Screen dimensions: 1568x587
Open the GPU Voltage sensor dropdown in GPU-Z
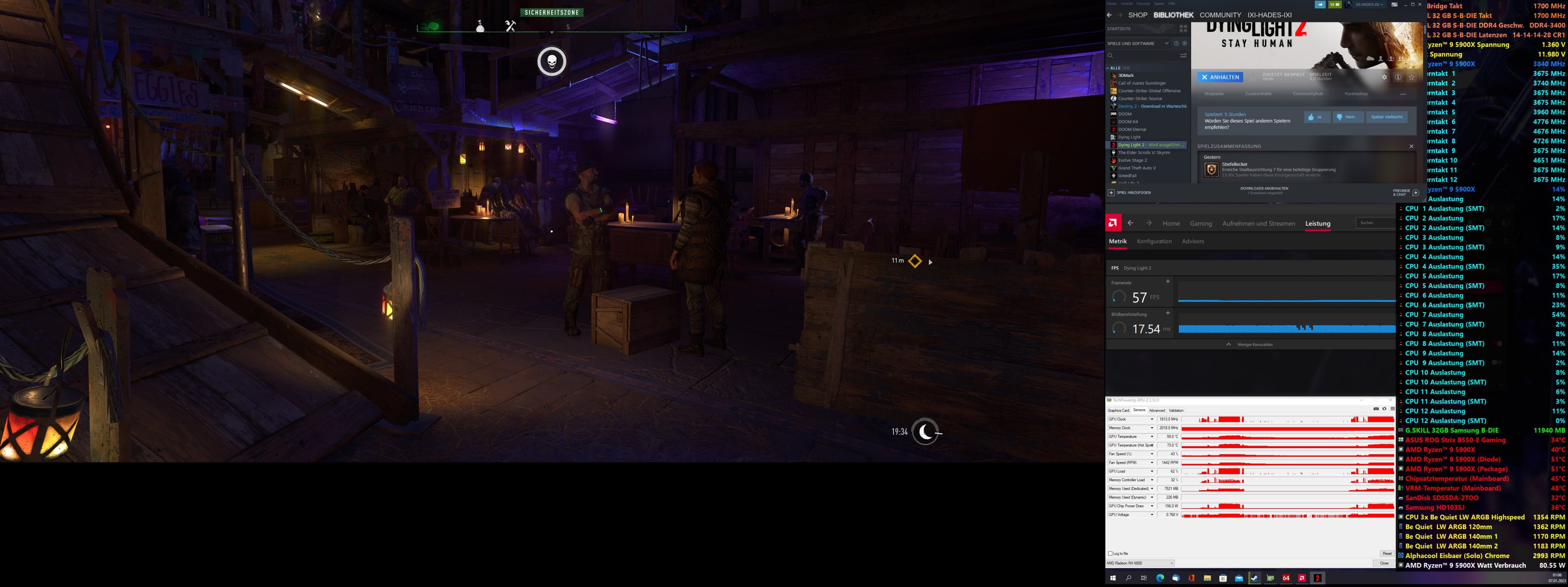1152,515
